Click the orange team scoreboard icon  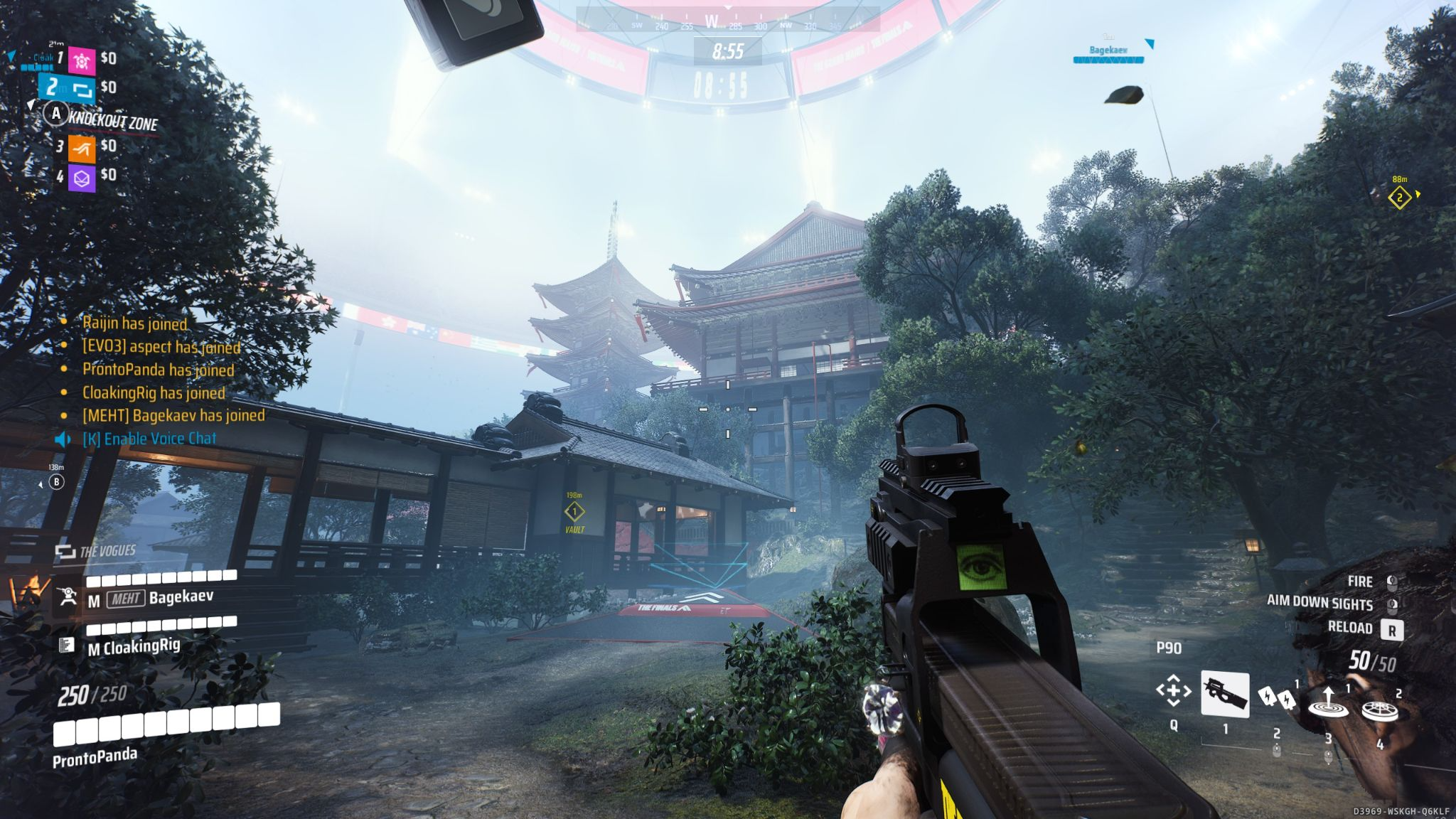click(82, 148)
